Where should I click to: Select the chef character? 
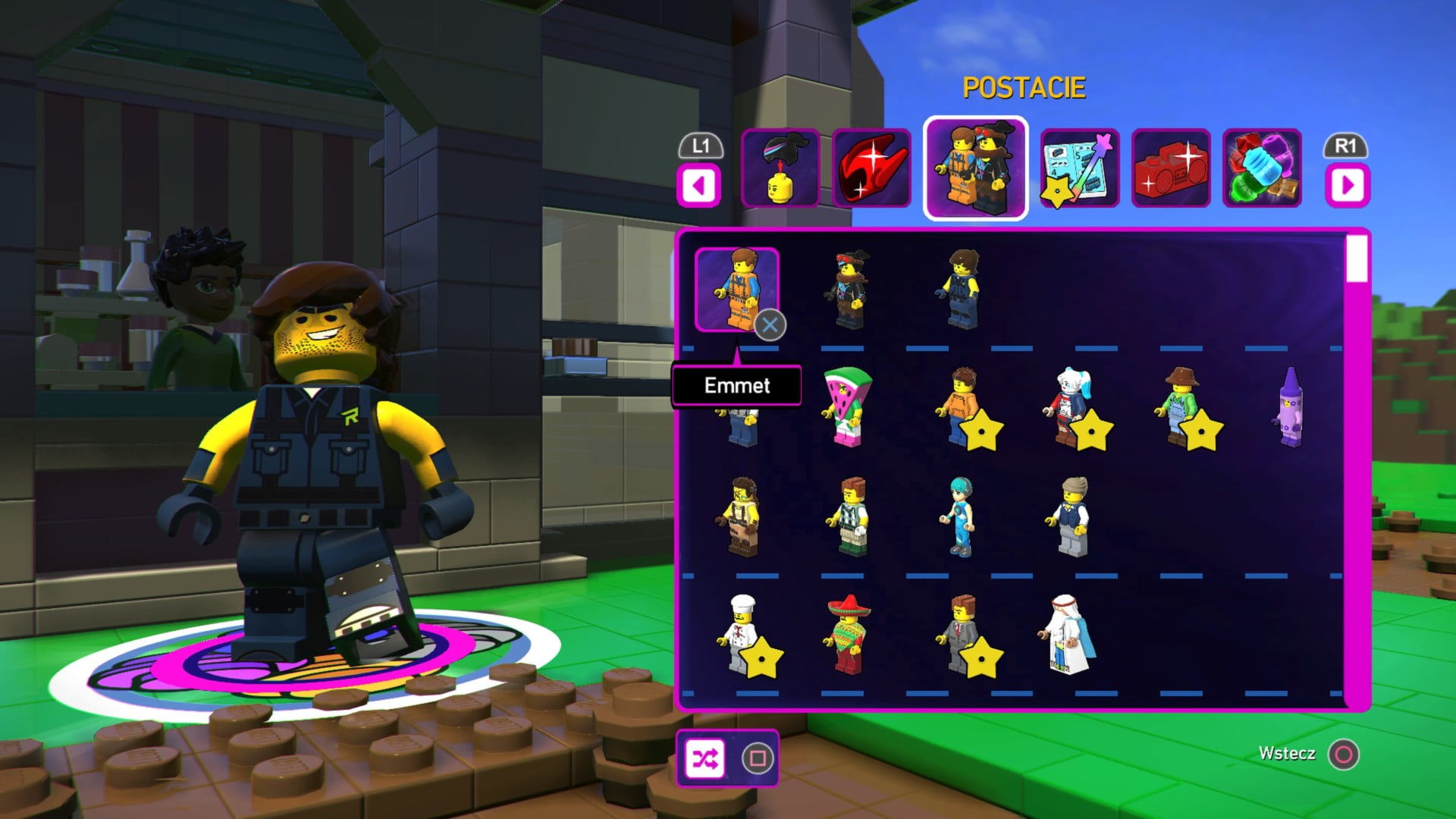739,635
